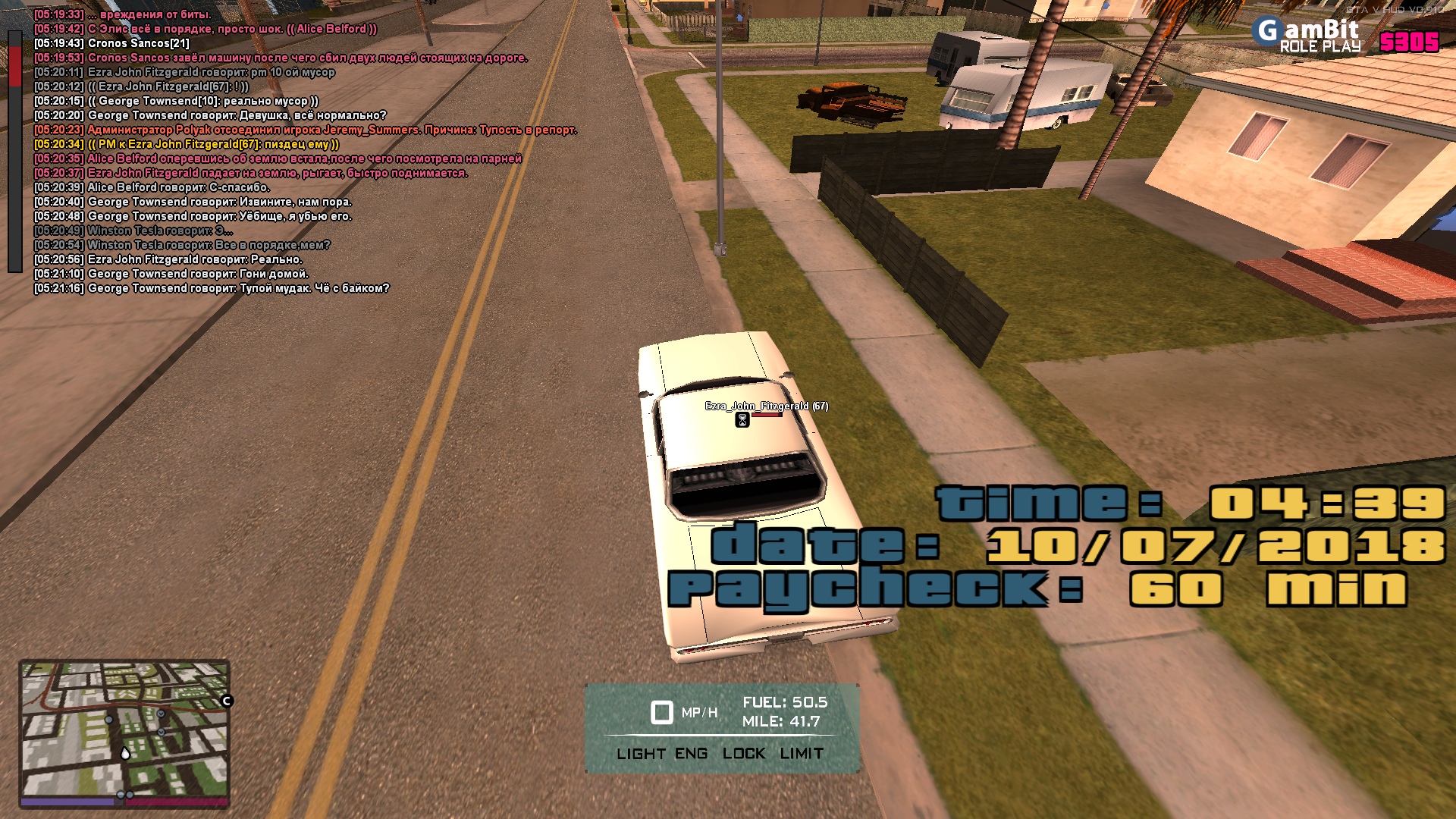Viewport: 1456px width, 819px height.
Task: Toggle the LOCK door indicator
Action: pyautogui.click(x=744, y=754)
